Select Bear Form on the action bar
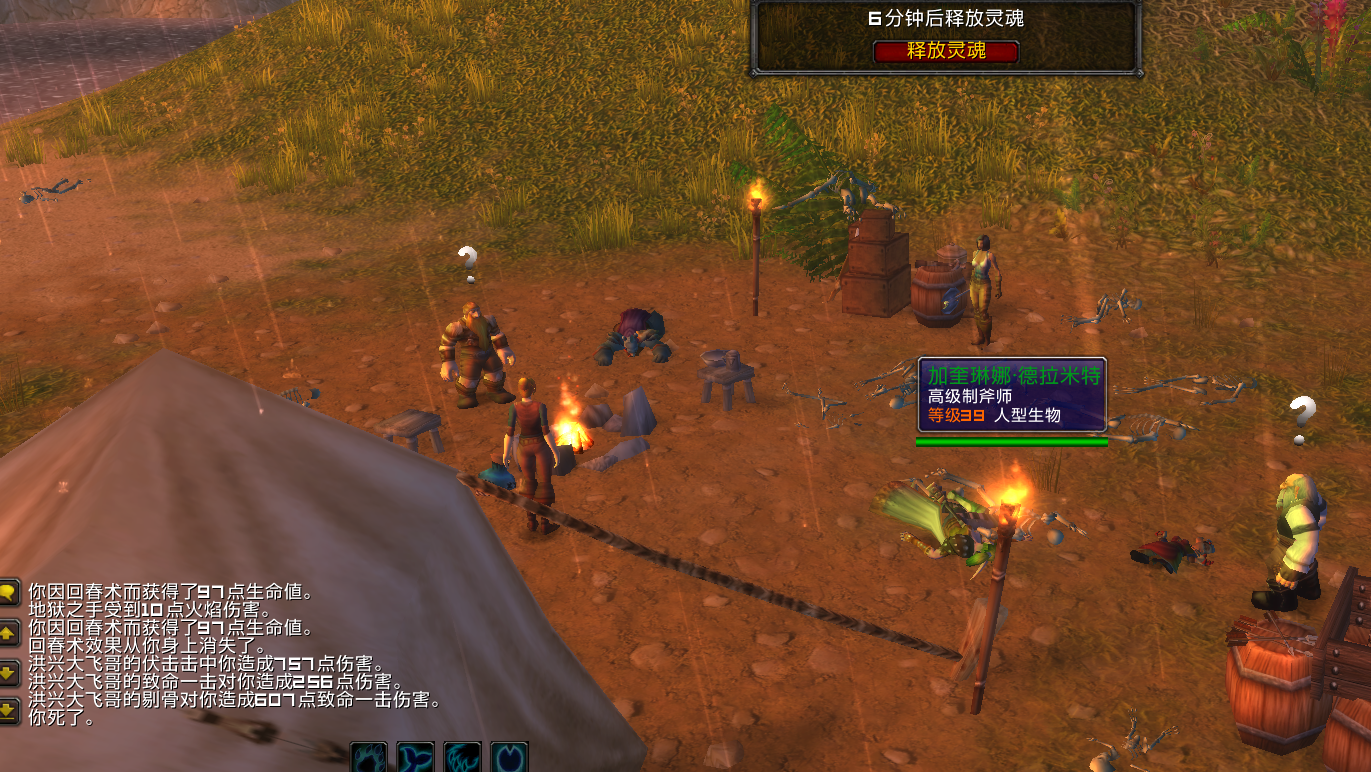Screen dimensions: 1371x772 [367, 758]
